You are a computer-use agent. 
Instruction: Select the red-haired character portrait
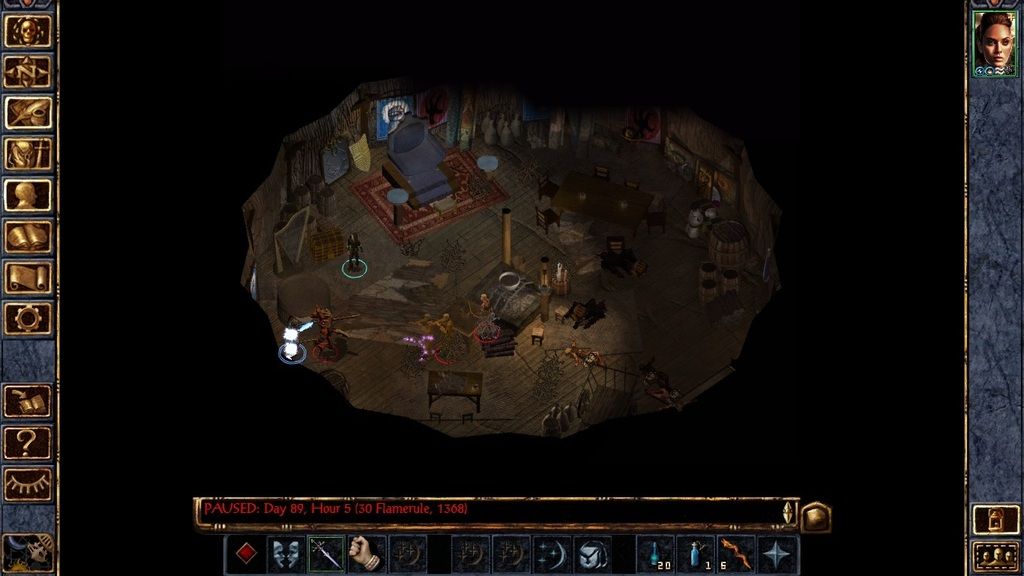click(x=995, y=44)
